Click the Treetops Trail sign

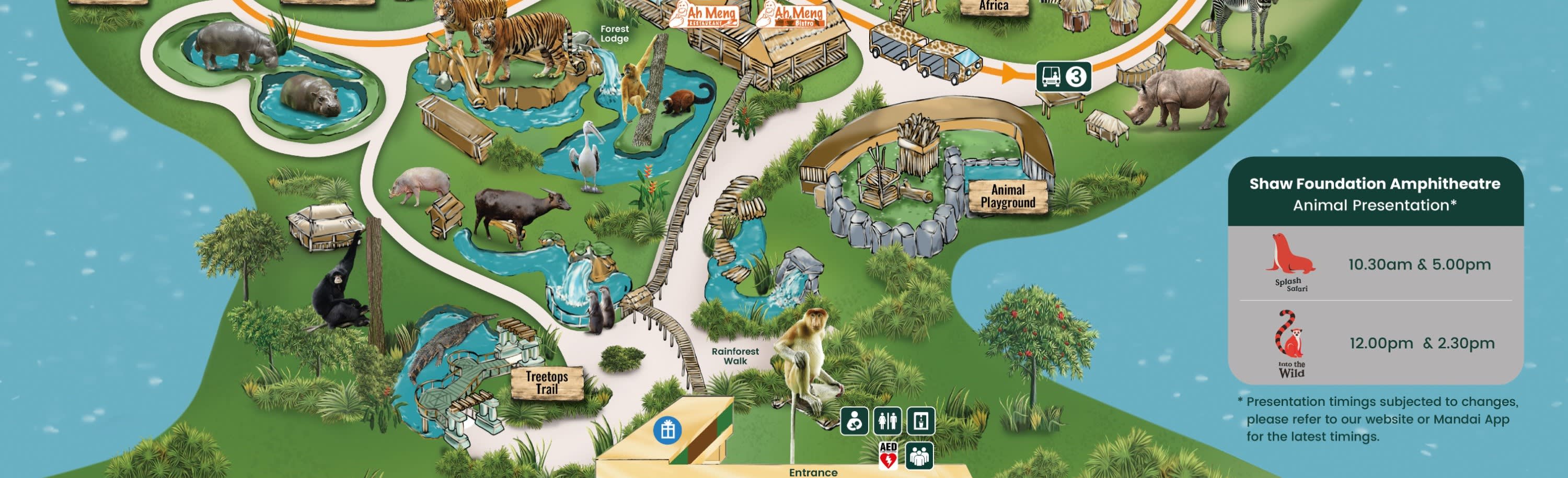click(547, 382)
